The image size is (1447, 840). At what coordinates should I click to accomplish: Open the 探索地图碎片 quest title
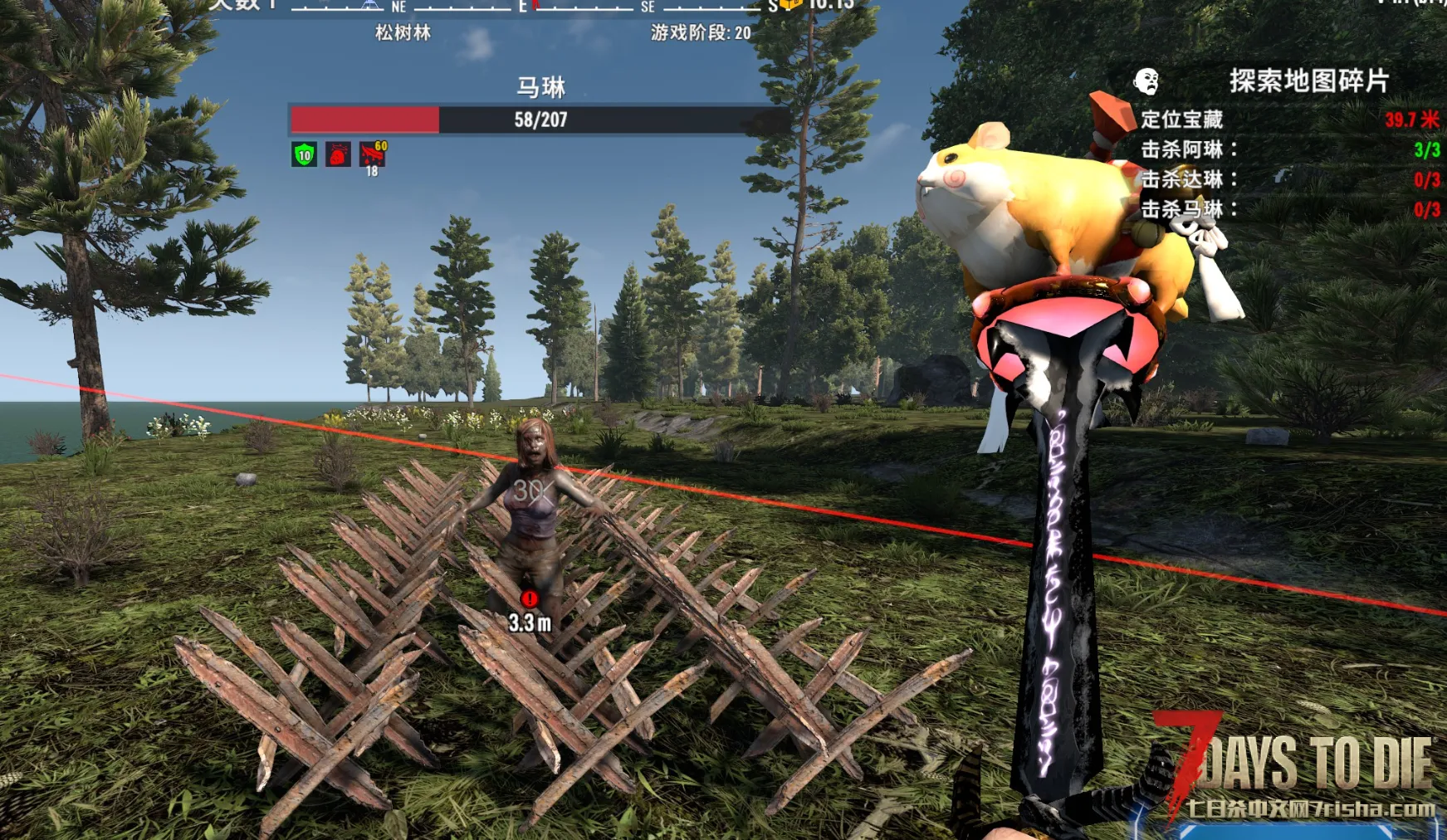pos(1308,81)
